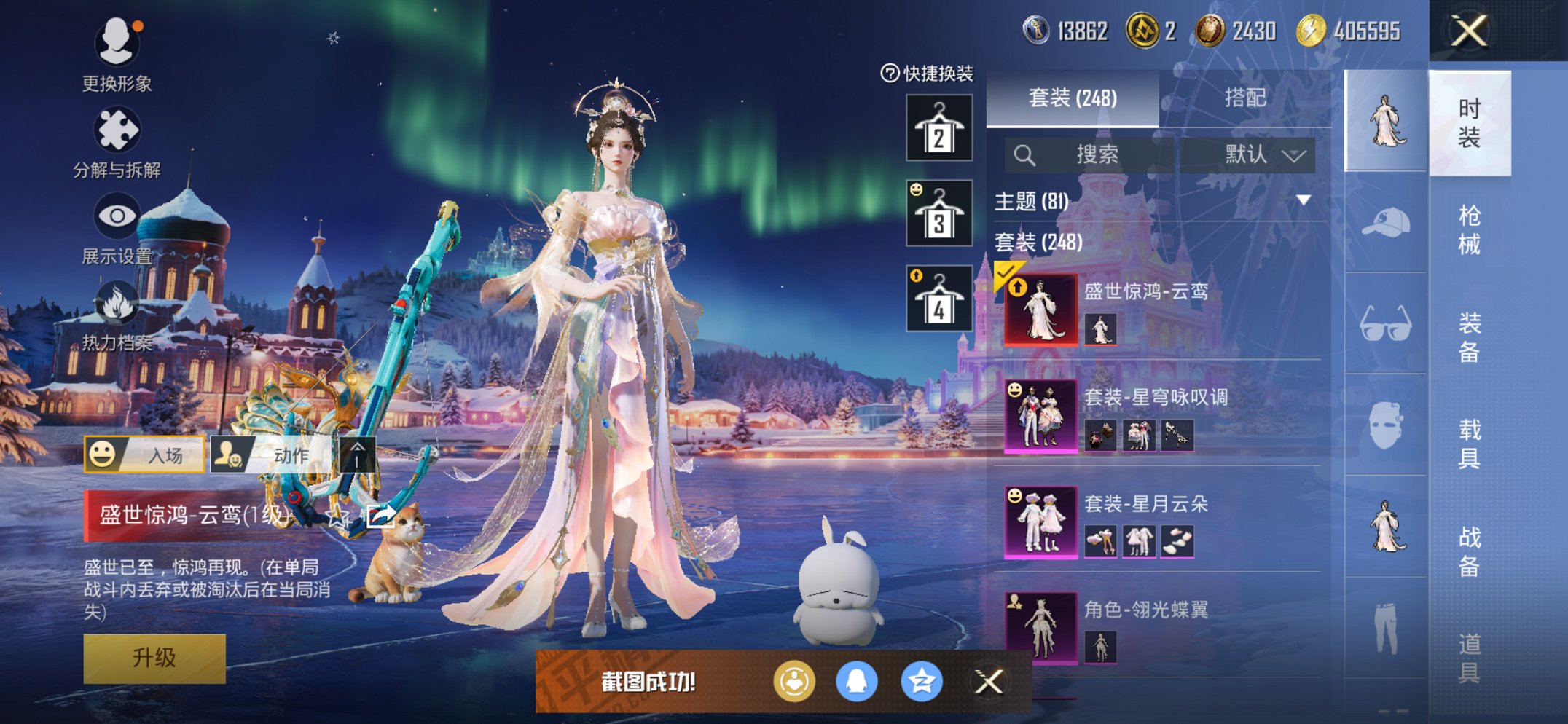Upgrade outfit with 升级 button
The image size is (1568, 724).
tap(154, 658)
